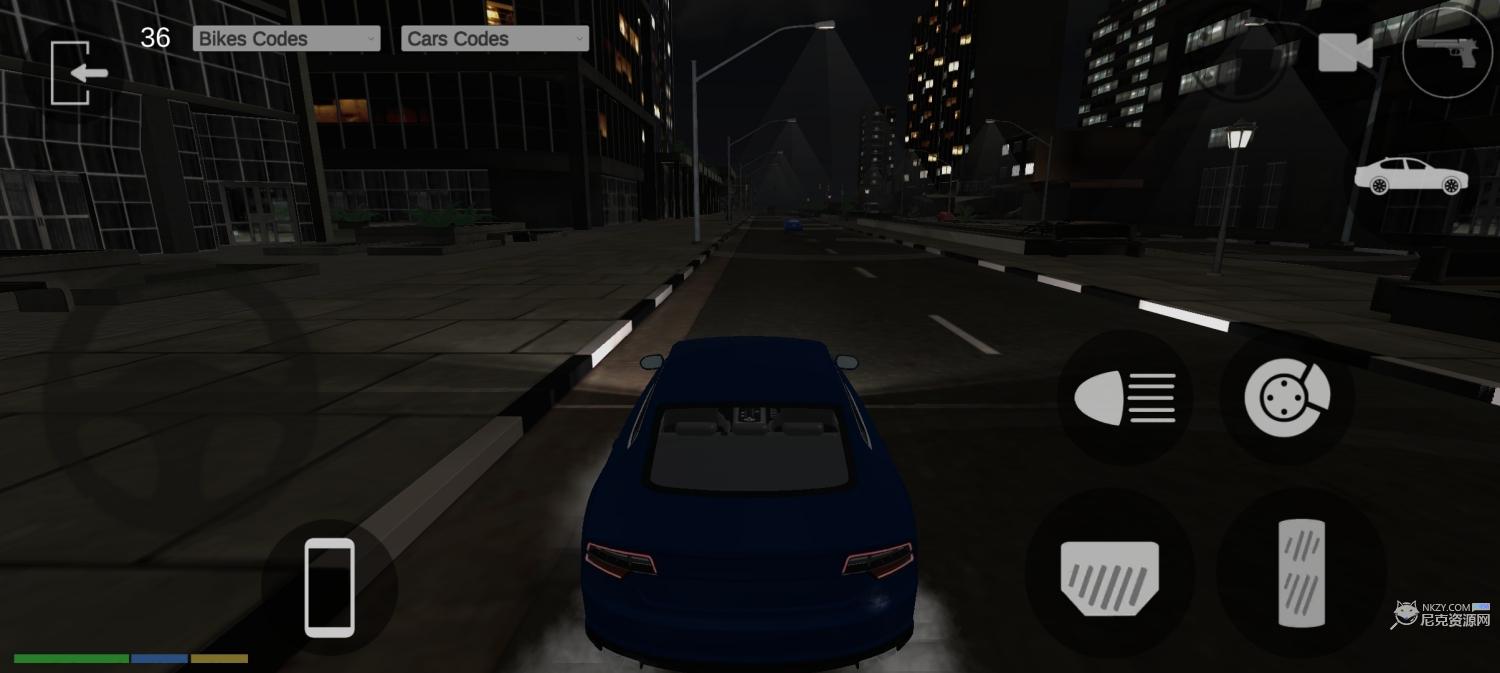
Task: Select the pistol weapon button
Action: click(x=1446, y=52)
